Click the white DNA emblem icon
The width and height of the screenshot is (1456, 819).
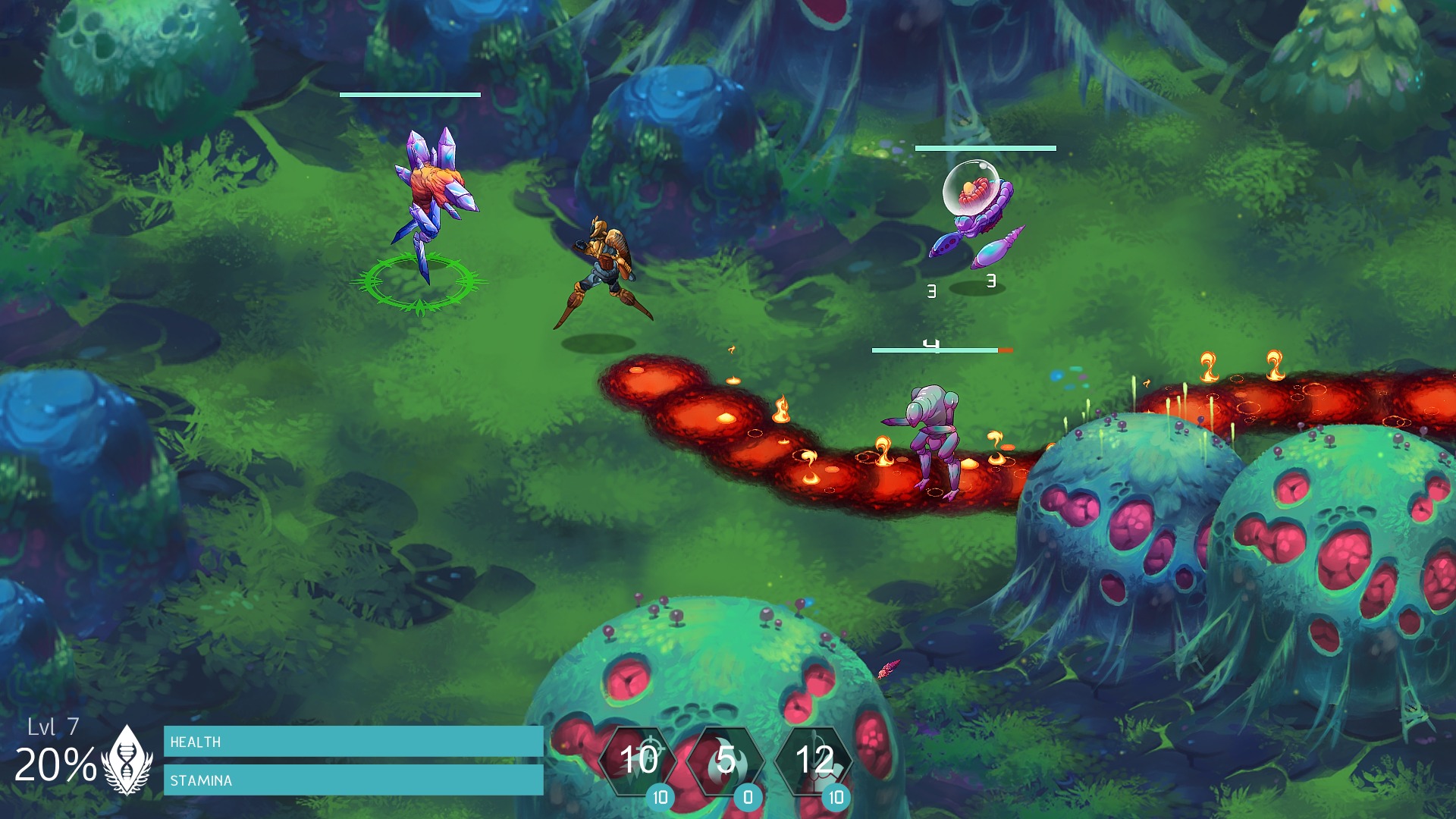[126, 758]
